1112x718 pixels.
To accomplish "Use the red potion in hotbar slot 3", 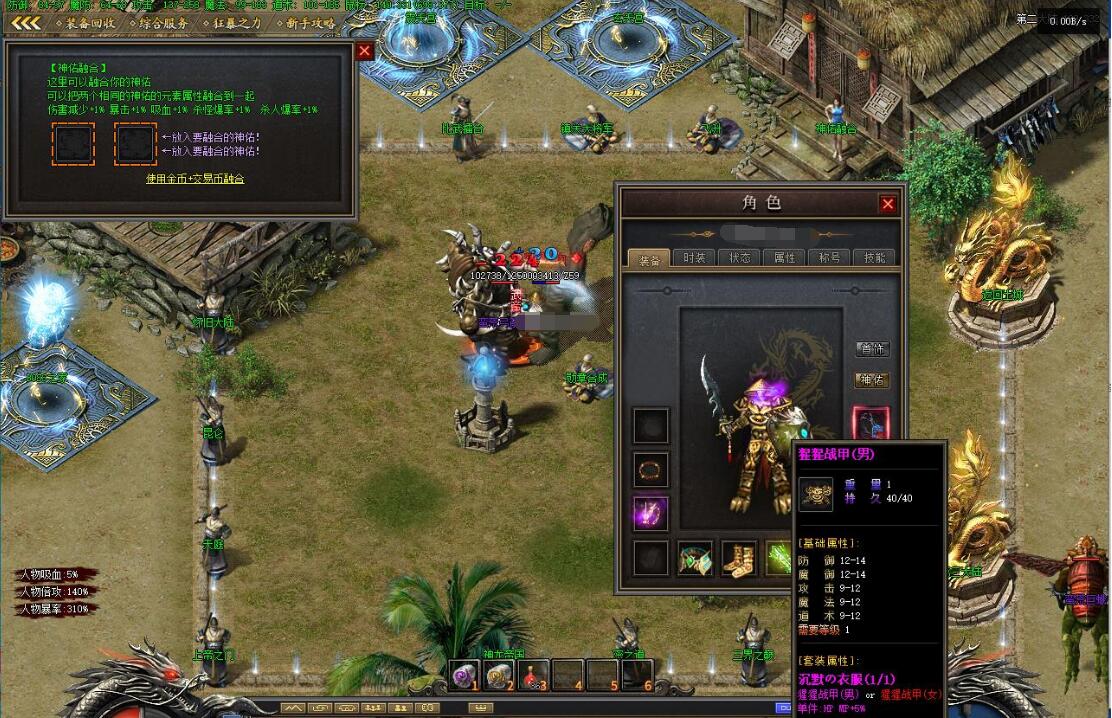I will 534,676.
